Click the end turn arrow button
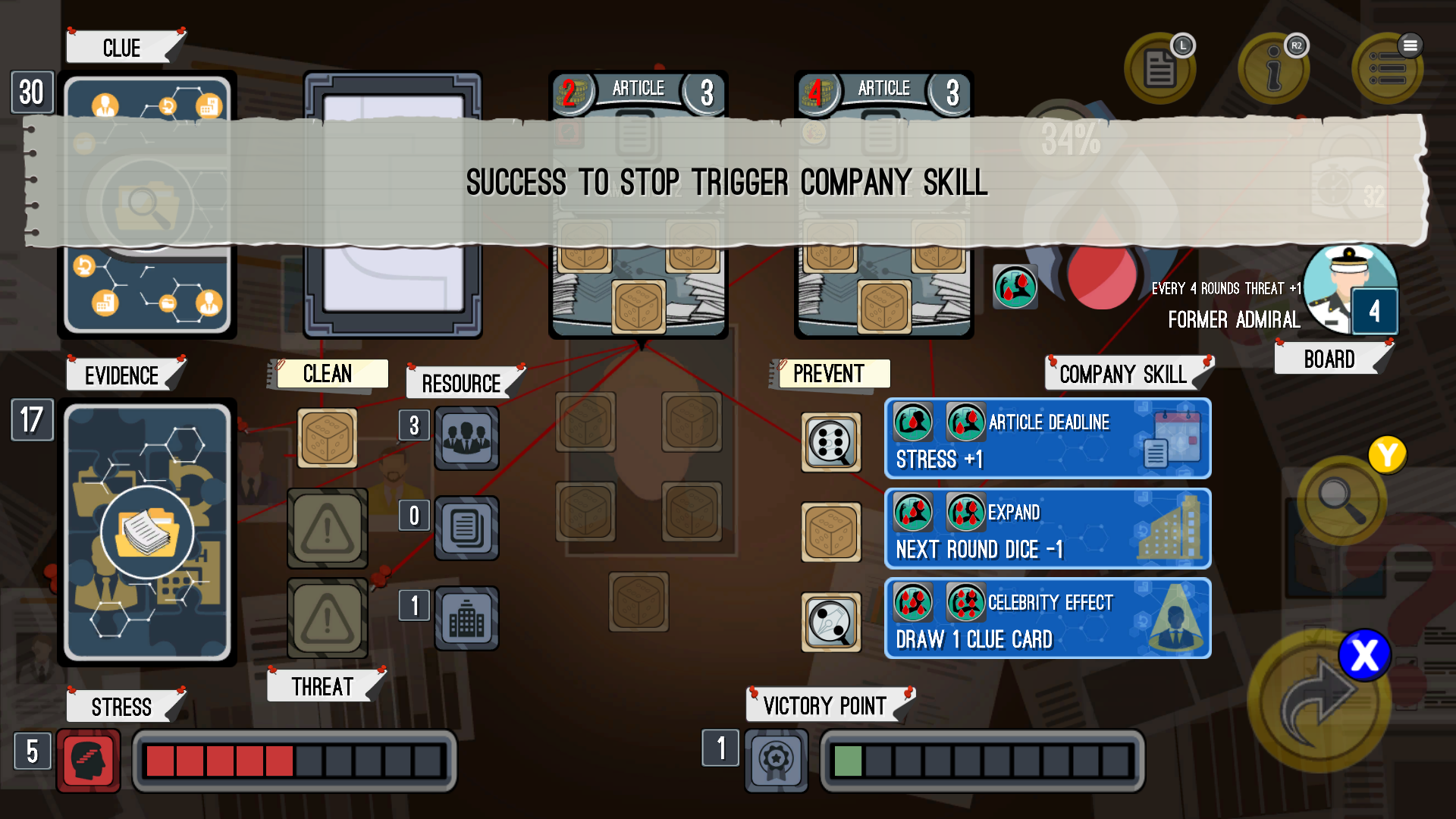Screen dimensions: 1456x819 1318,701
